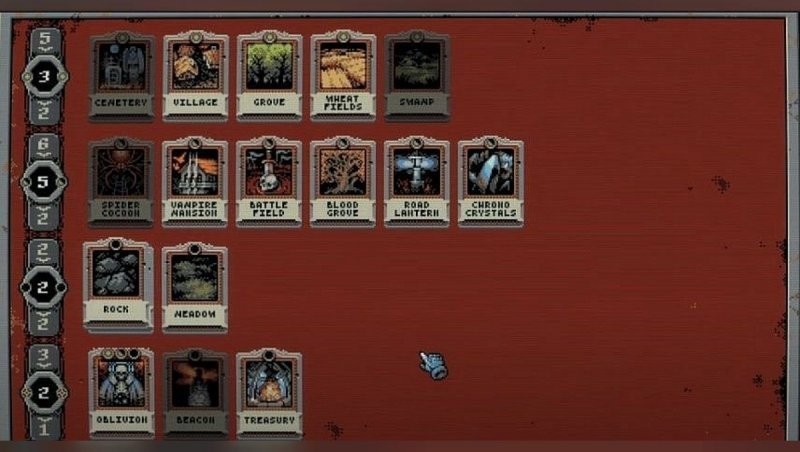Screen dimensions: 800x452
Task: Choose the Treasury card
Action: tap(270, 392)
